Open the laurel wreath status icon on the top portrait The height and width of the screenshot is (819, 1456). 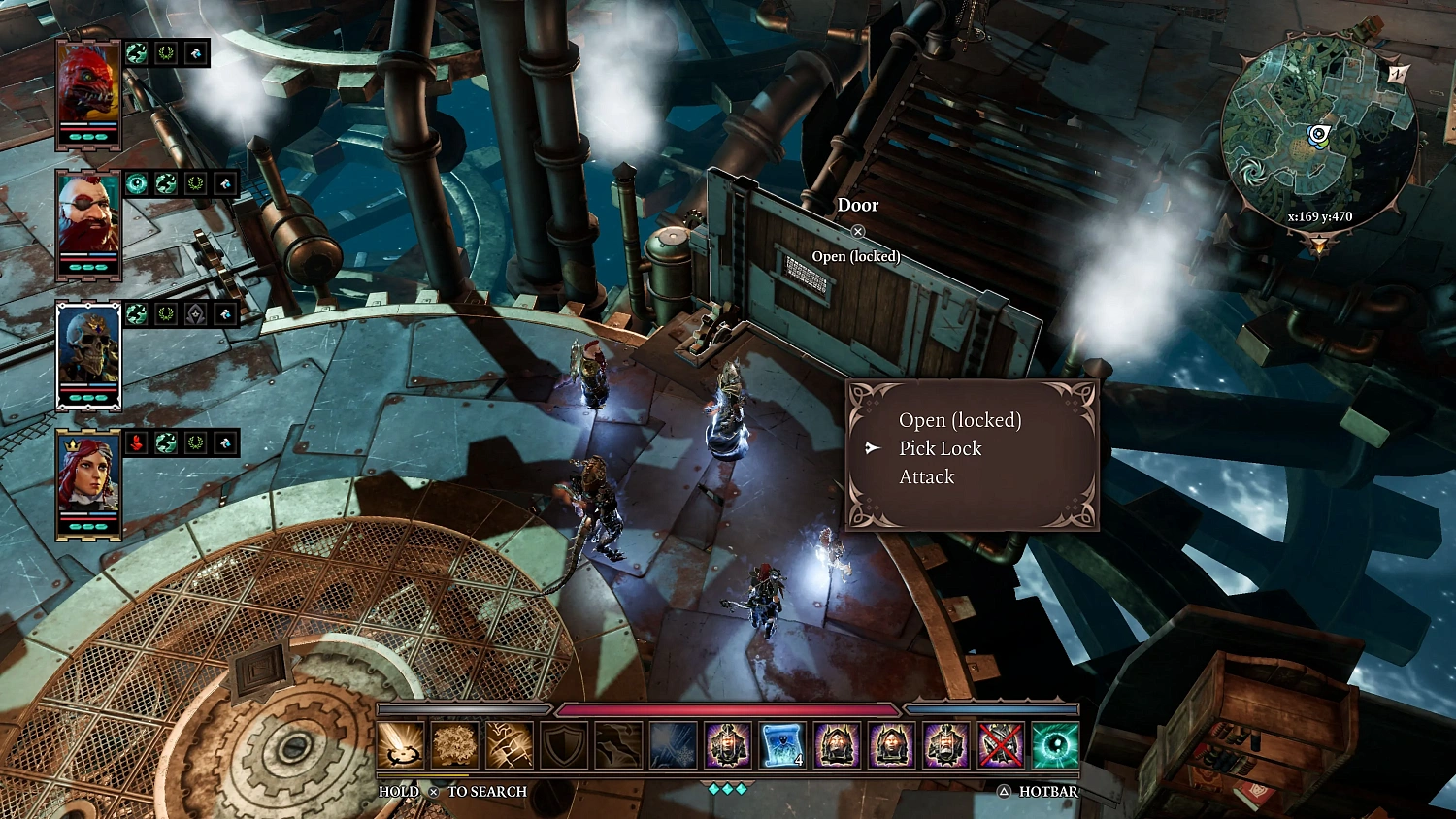[x=164, y=53]
